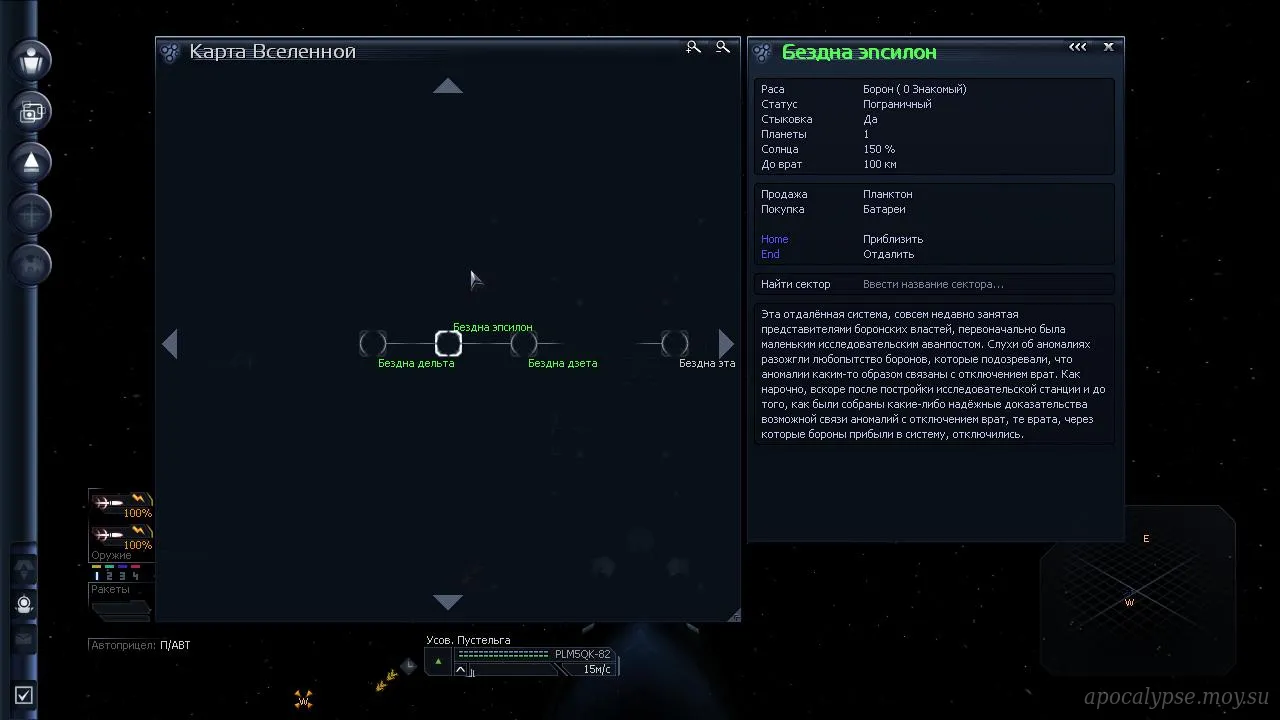Image resolution: width=1280 pixels, height=720 pixels.
Task: Choose the Бездна дзета sector node
Action: tap(523, 344)
